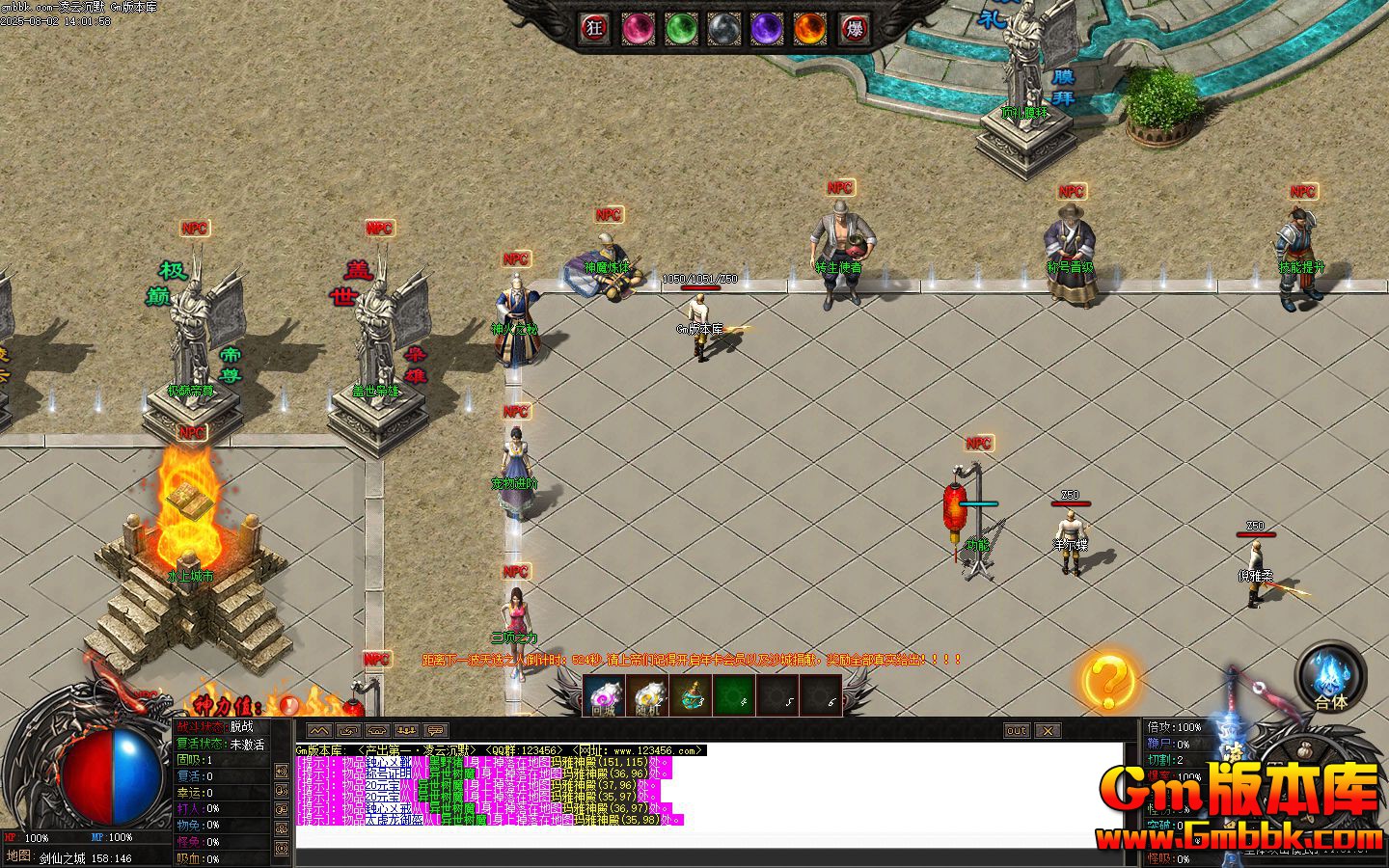This screenshot has width=1389, height=868.
Task: Activate the 合体 merge skill button
Action: click(1331, 675)
